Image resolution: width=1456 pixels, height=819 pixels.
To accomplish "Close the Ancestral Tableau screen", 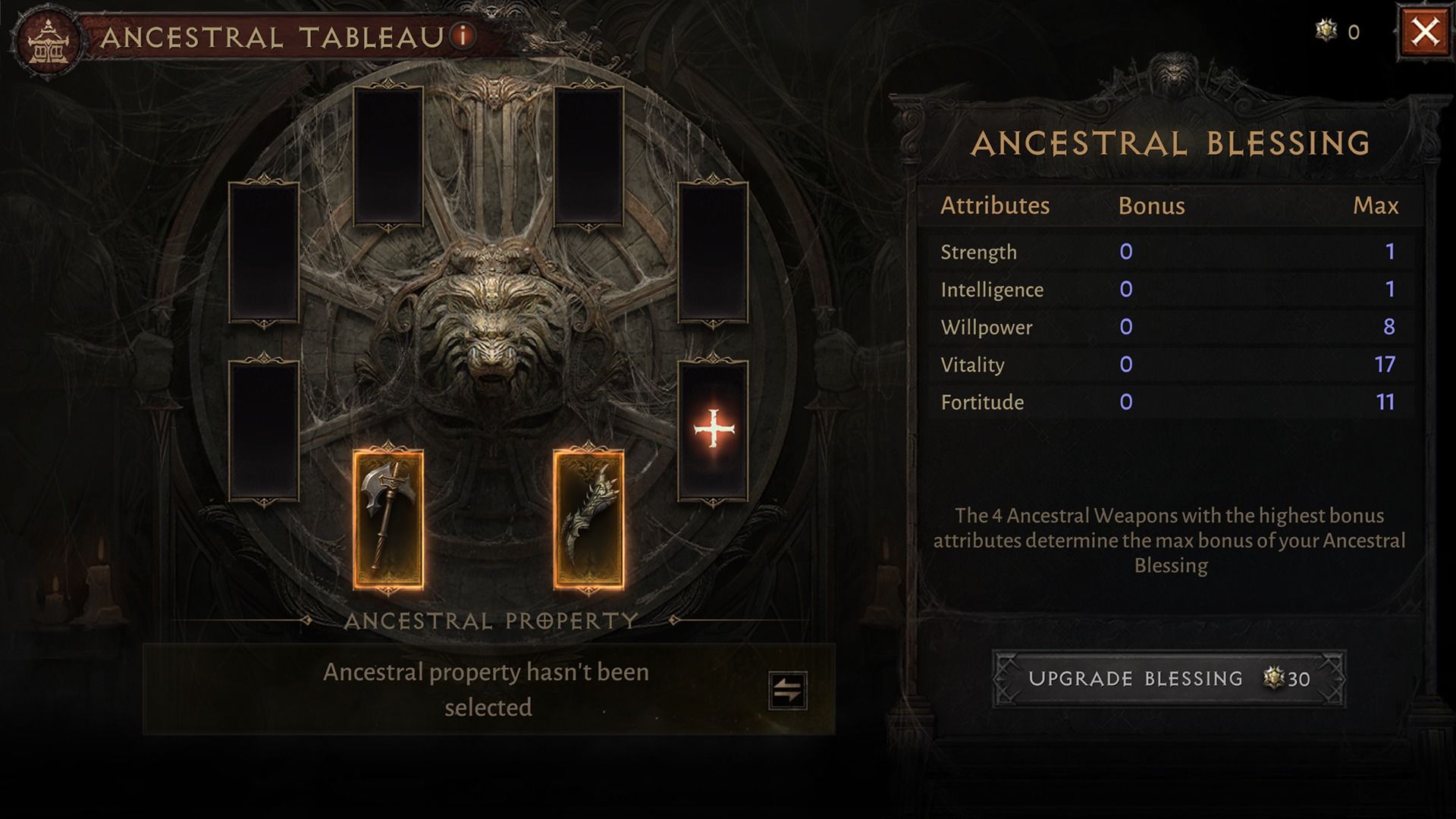I will click(x=1425, y=30).
